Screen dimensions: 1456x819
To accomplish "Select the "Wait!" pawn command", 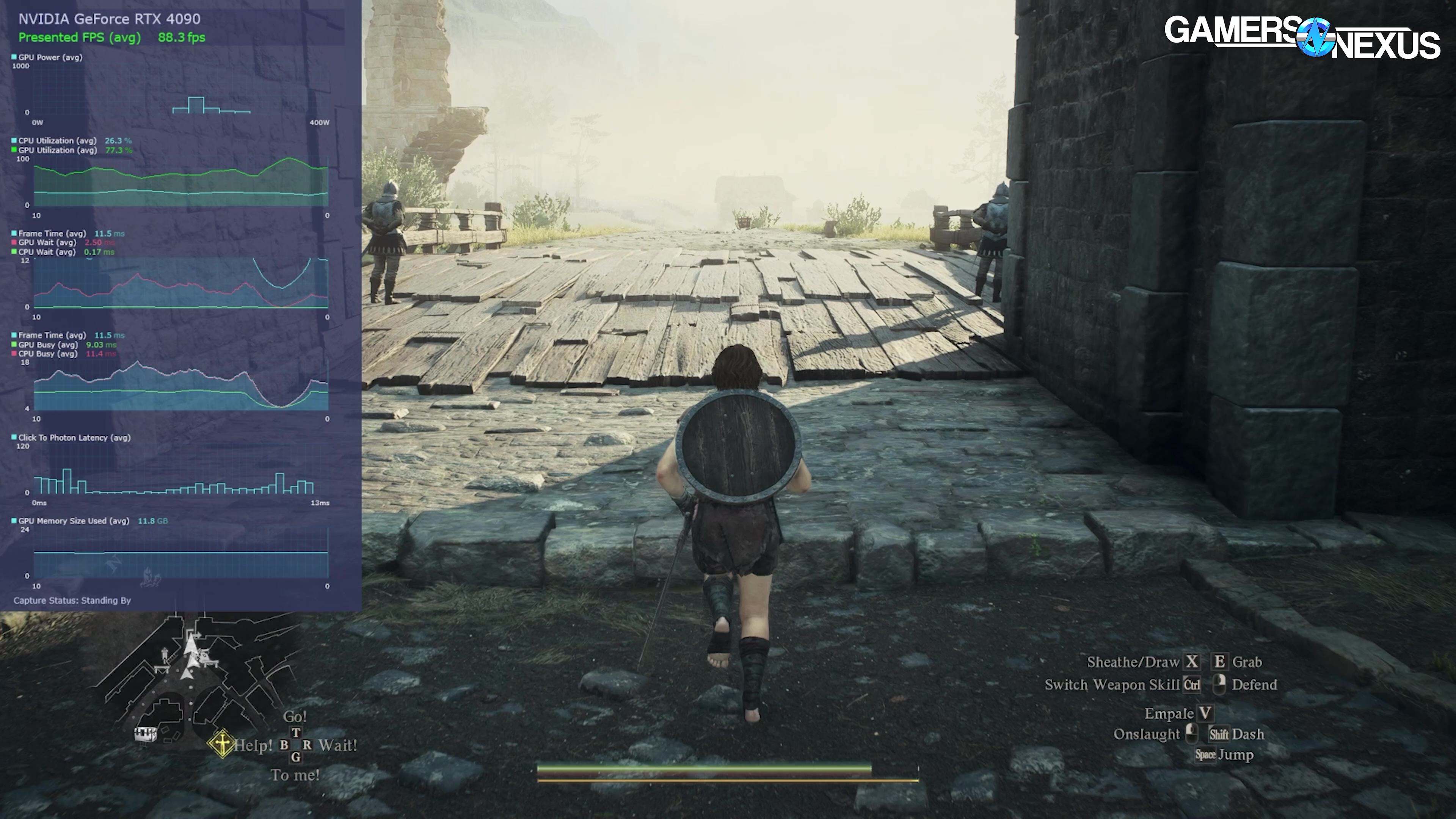I will point(337,745).
